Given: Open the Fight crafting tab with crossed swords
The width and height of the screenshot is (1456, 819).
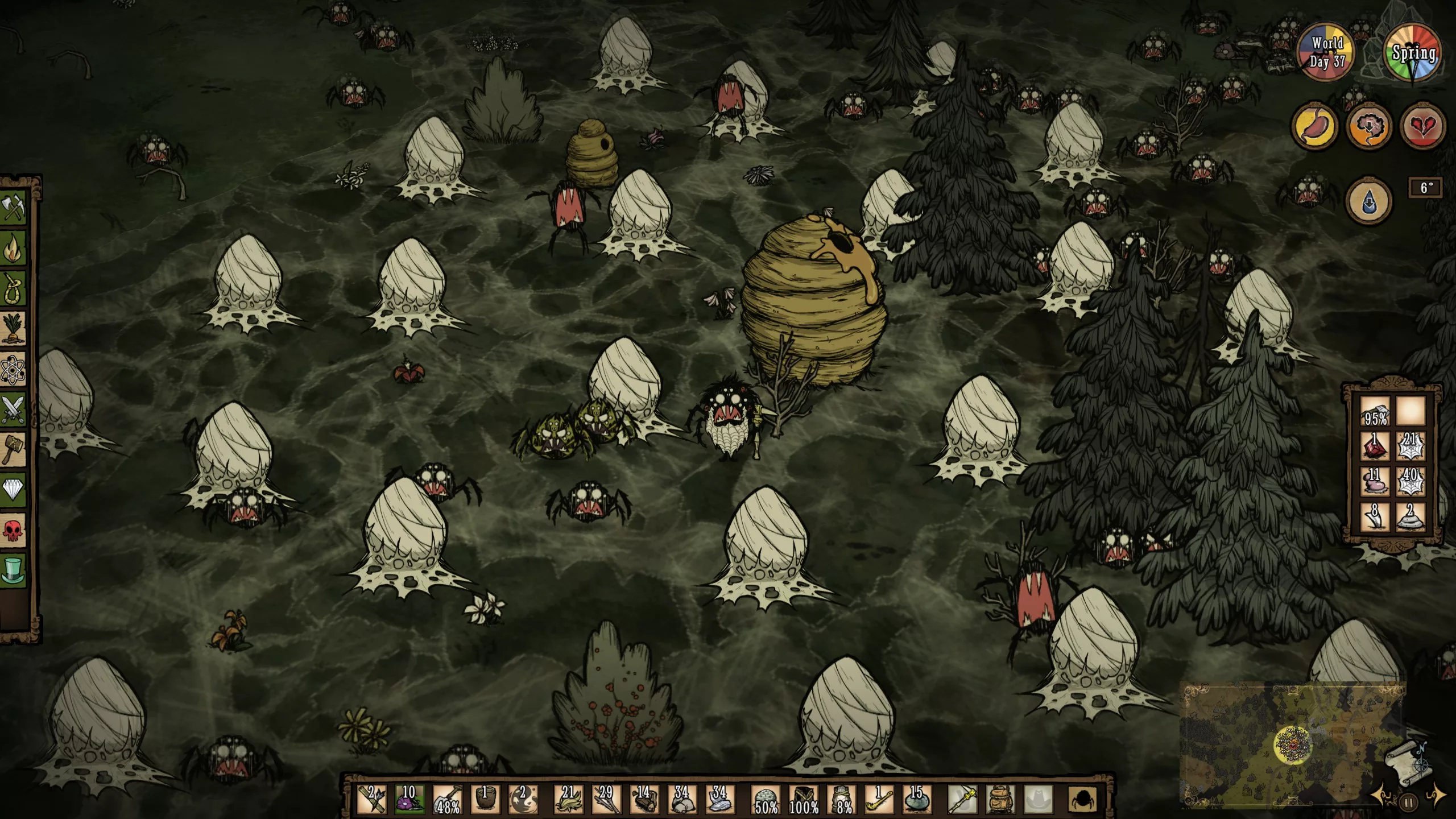Looking at the screenshot, I should click(14, 408).
